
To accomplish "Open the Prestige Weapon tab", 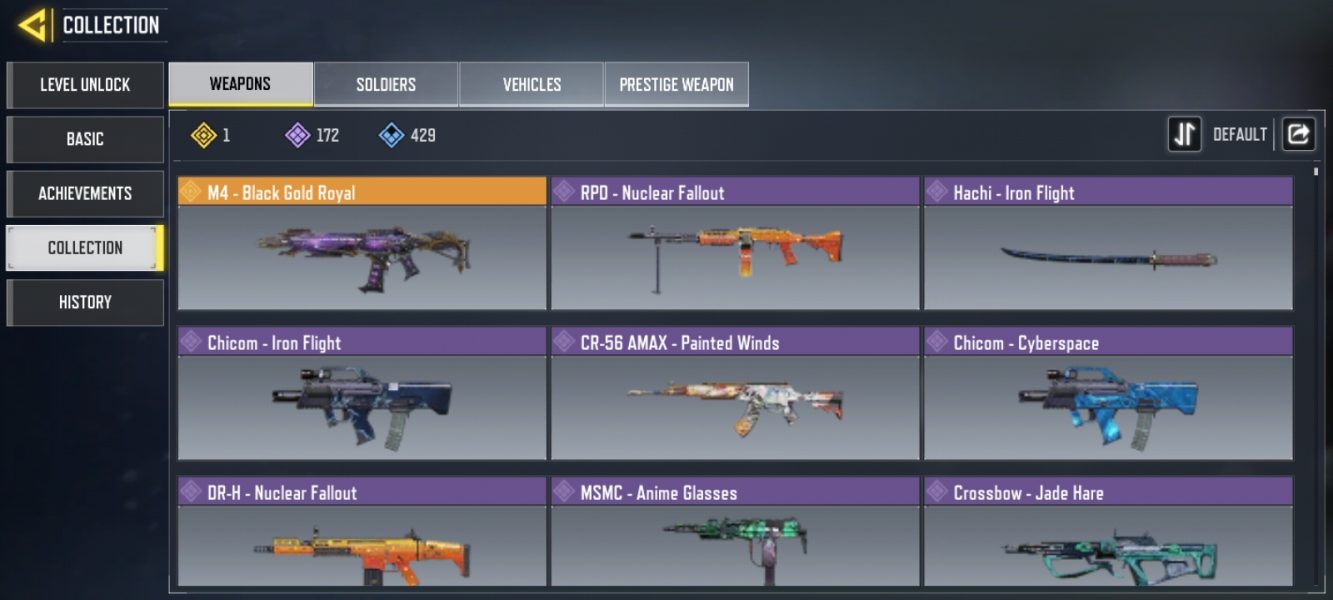I will (676, 85).
